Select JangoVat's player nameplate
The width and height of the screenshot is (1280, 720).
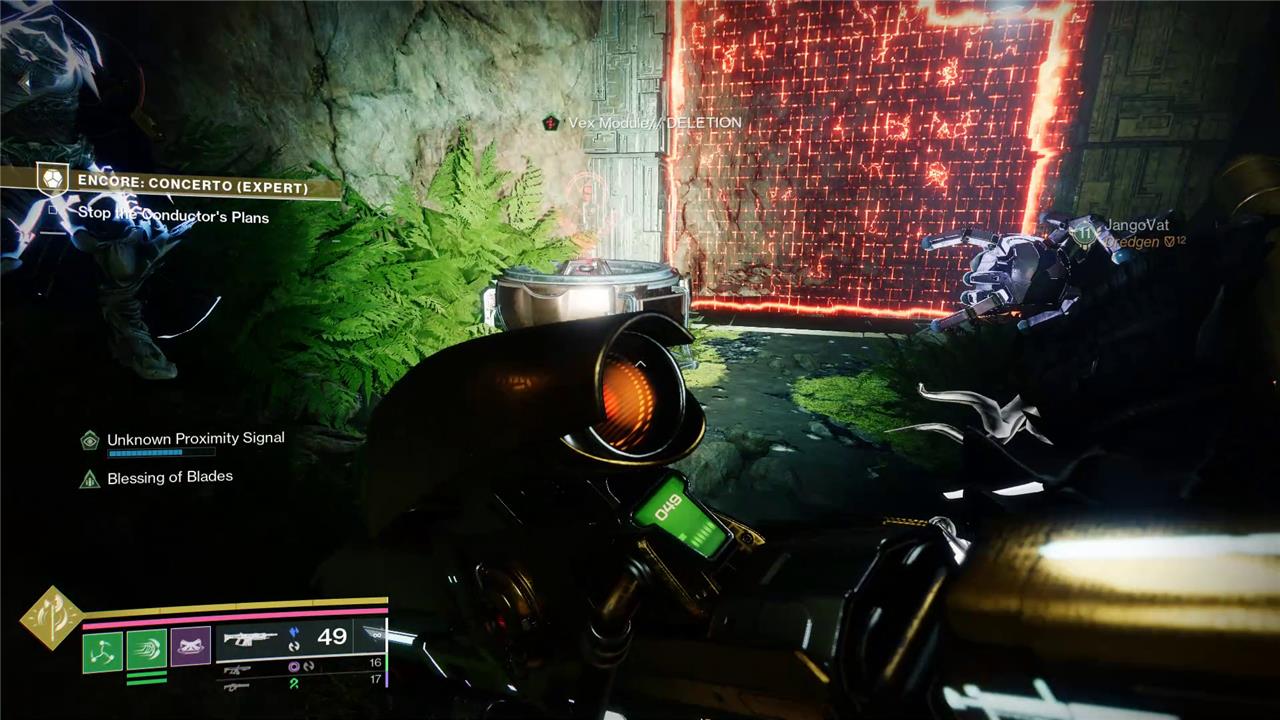[1136, 226]
